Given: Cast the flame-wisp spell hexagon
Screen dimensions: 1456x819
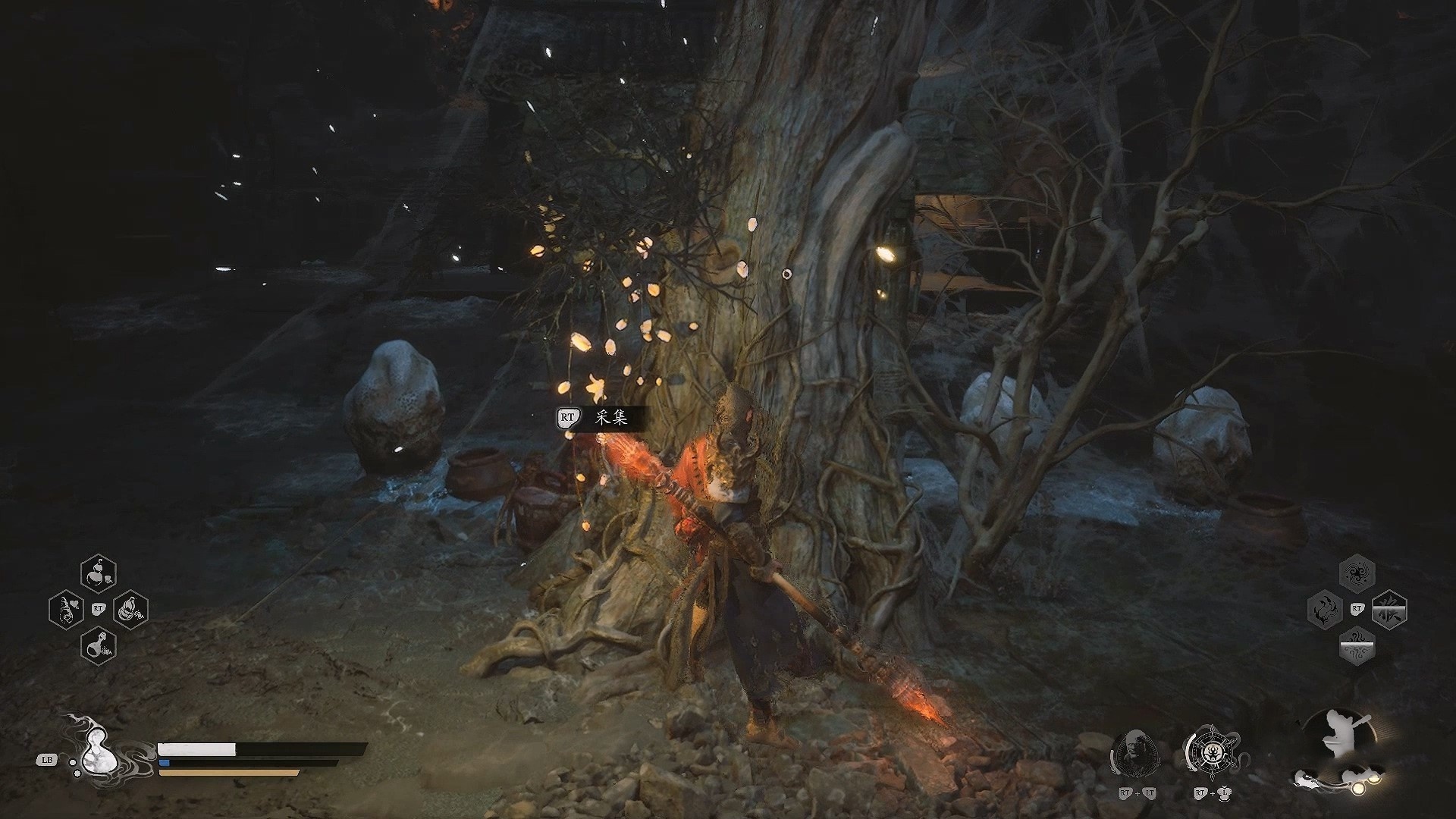Looking at the screenshot, I should pyautogui.click(x=1325, y=609).
